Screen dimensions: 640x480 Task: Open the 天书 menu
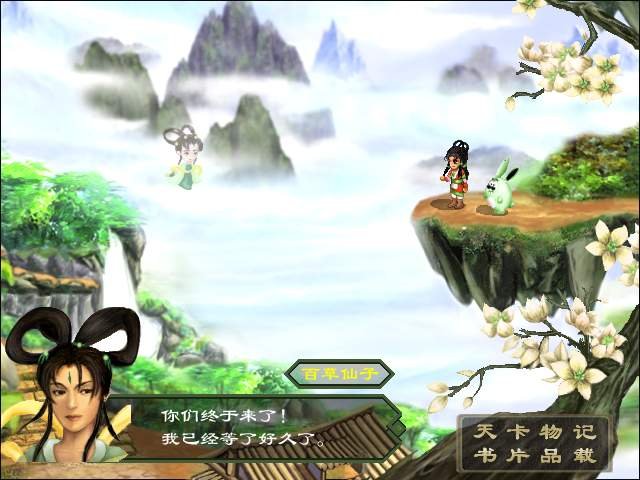click(482, 445)
